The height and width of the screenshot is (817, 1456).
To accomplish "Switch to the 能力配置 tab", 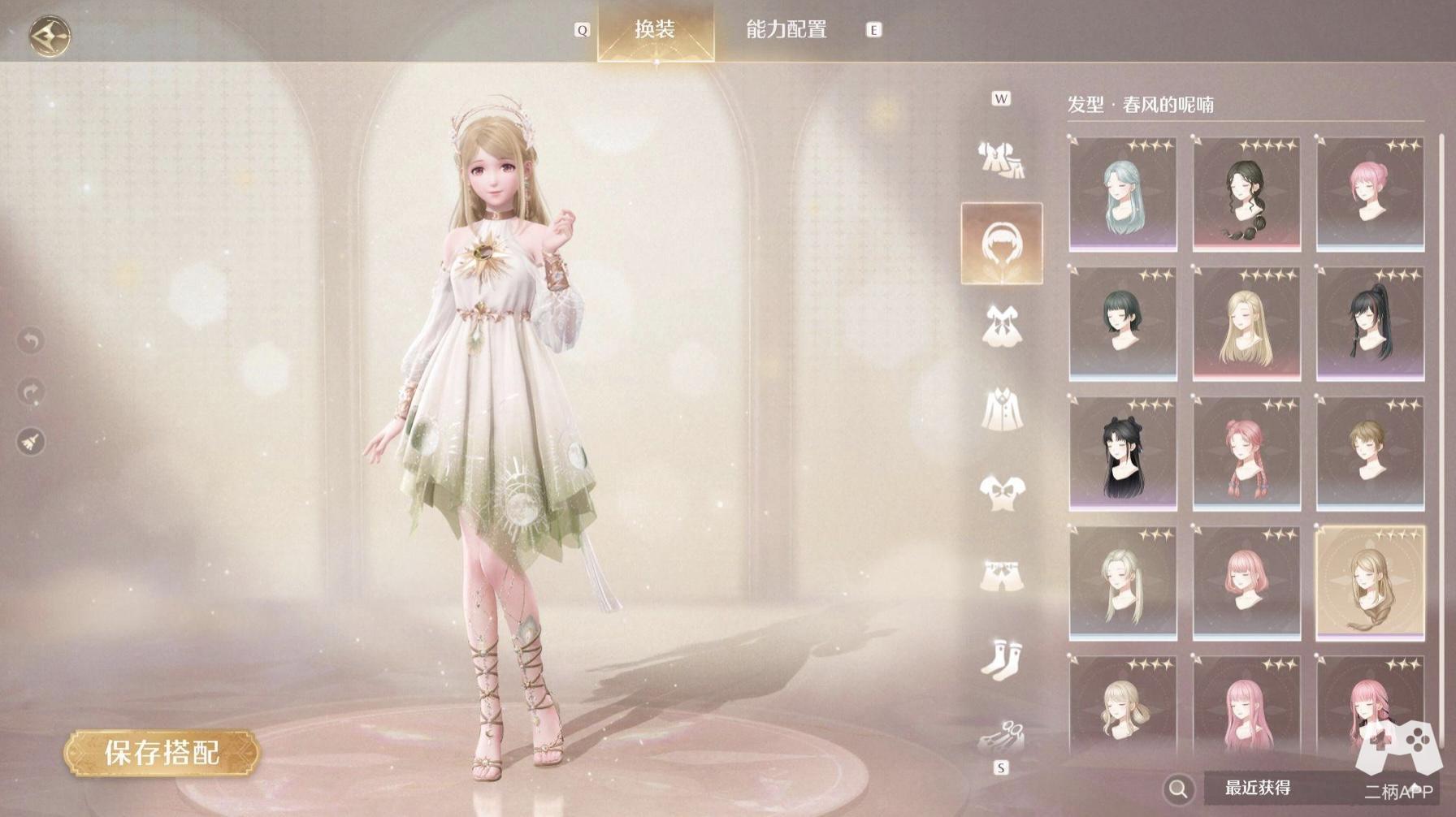I will [x=786, y=30].
